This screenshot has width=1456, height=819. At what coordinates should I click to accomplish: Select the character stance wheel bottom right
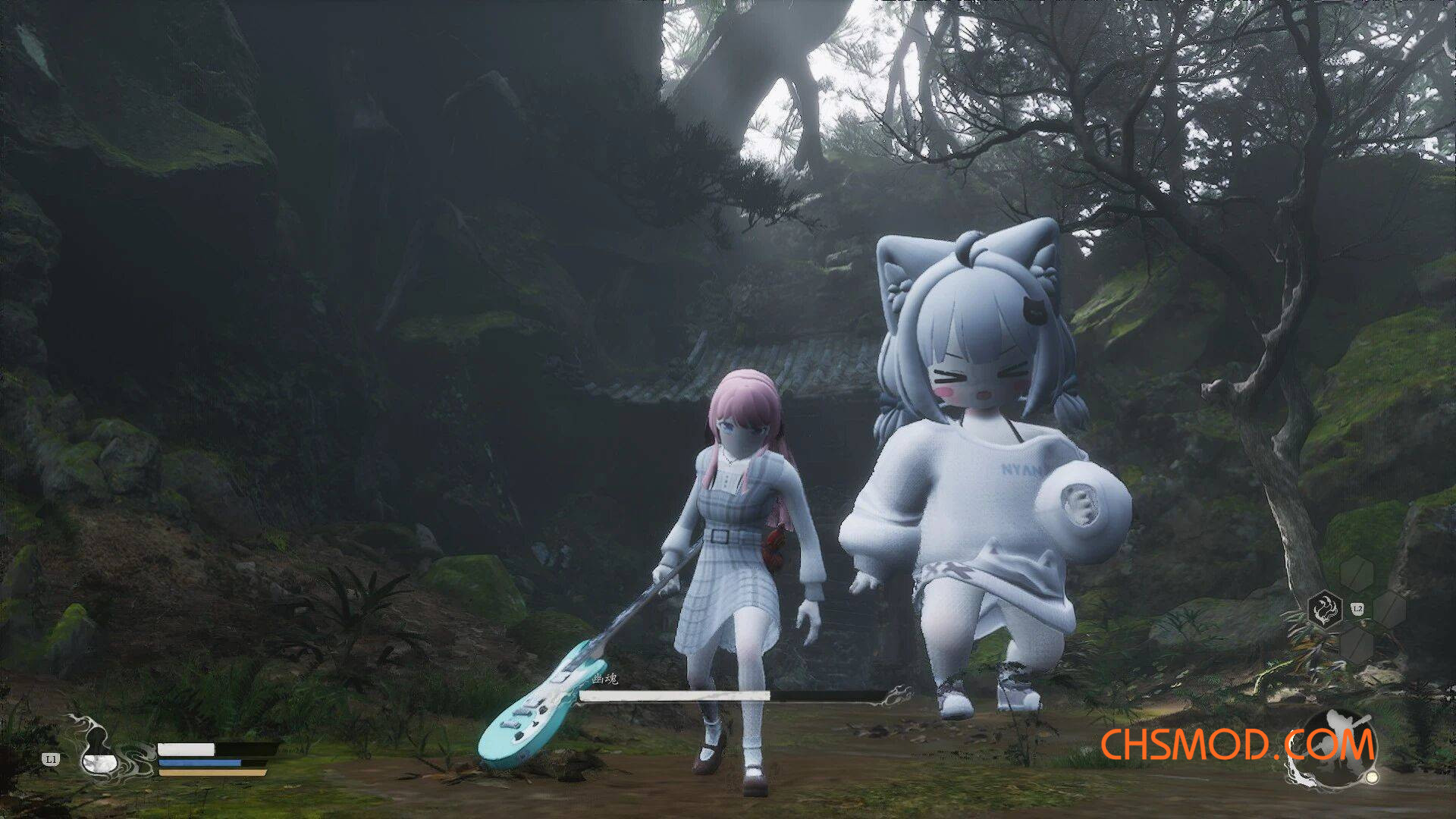(1338, 747)
